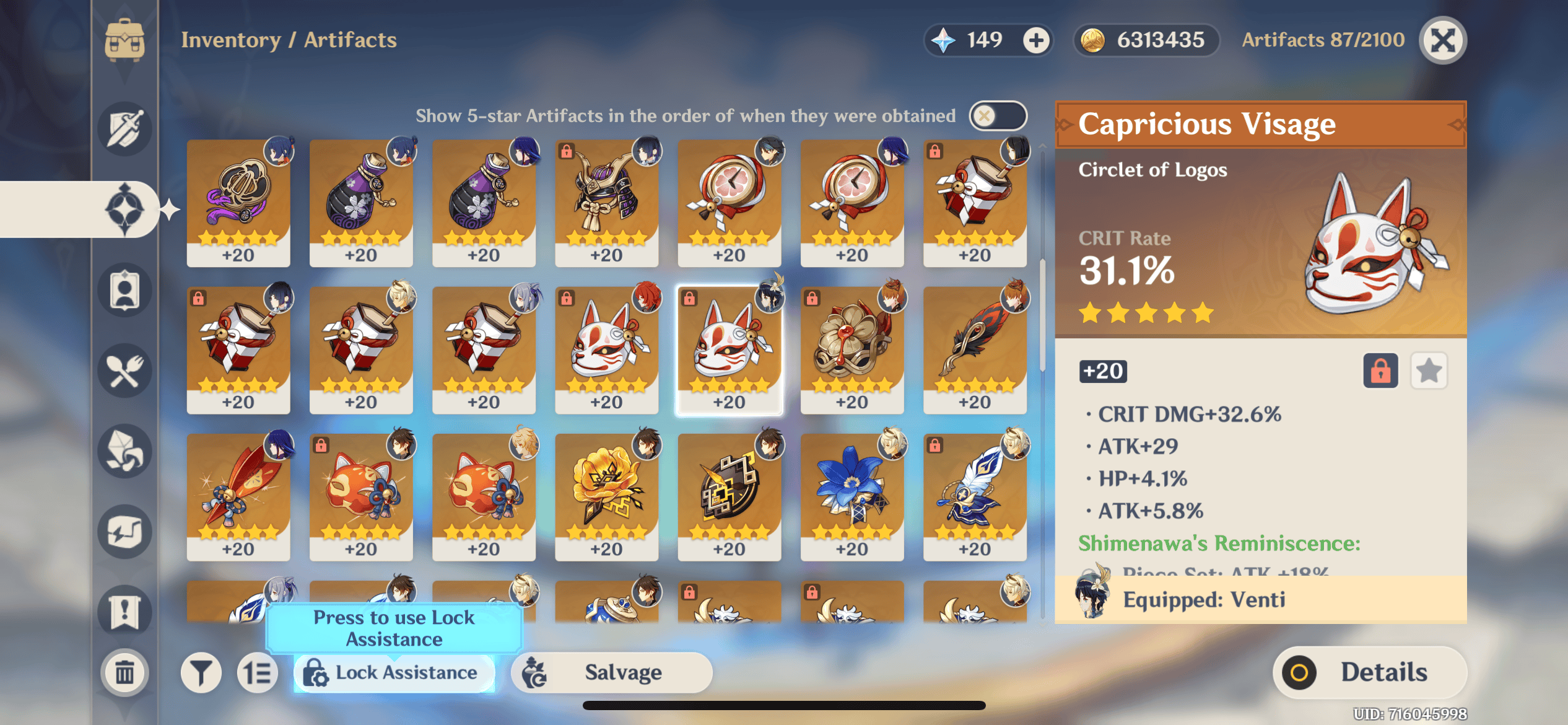
Task: Choose the golden flower artifact
Action: pyautogui.click(x=606, y=497)
